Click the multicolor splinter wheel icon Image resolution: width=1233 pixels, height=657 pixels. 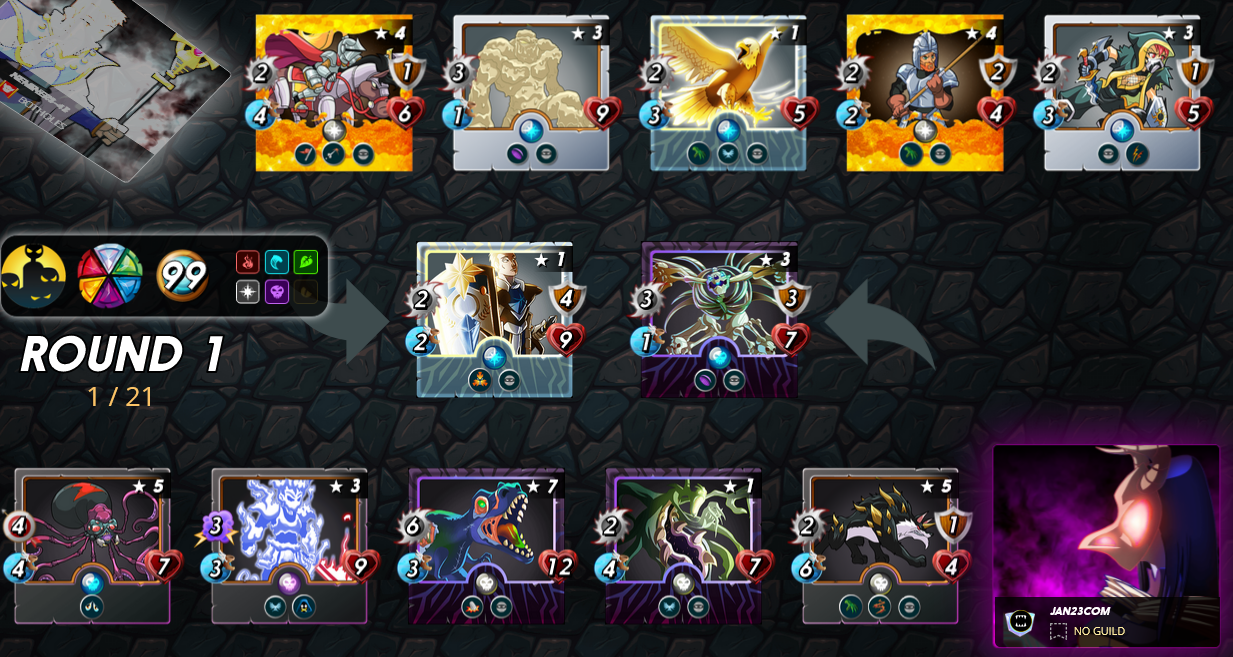pyautogui.click(x=110, y=276)
